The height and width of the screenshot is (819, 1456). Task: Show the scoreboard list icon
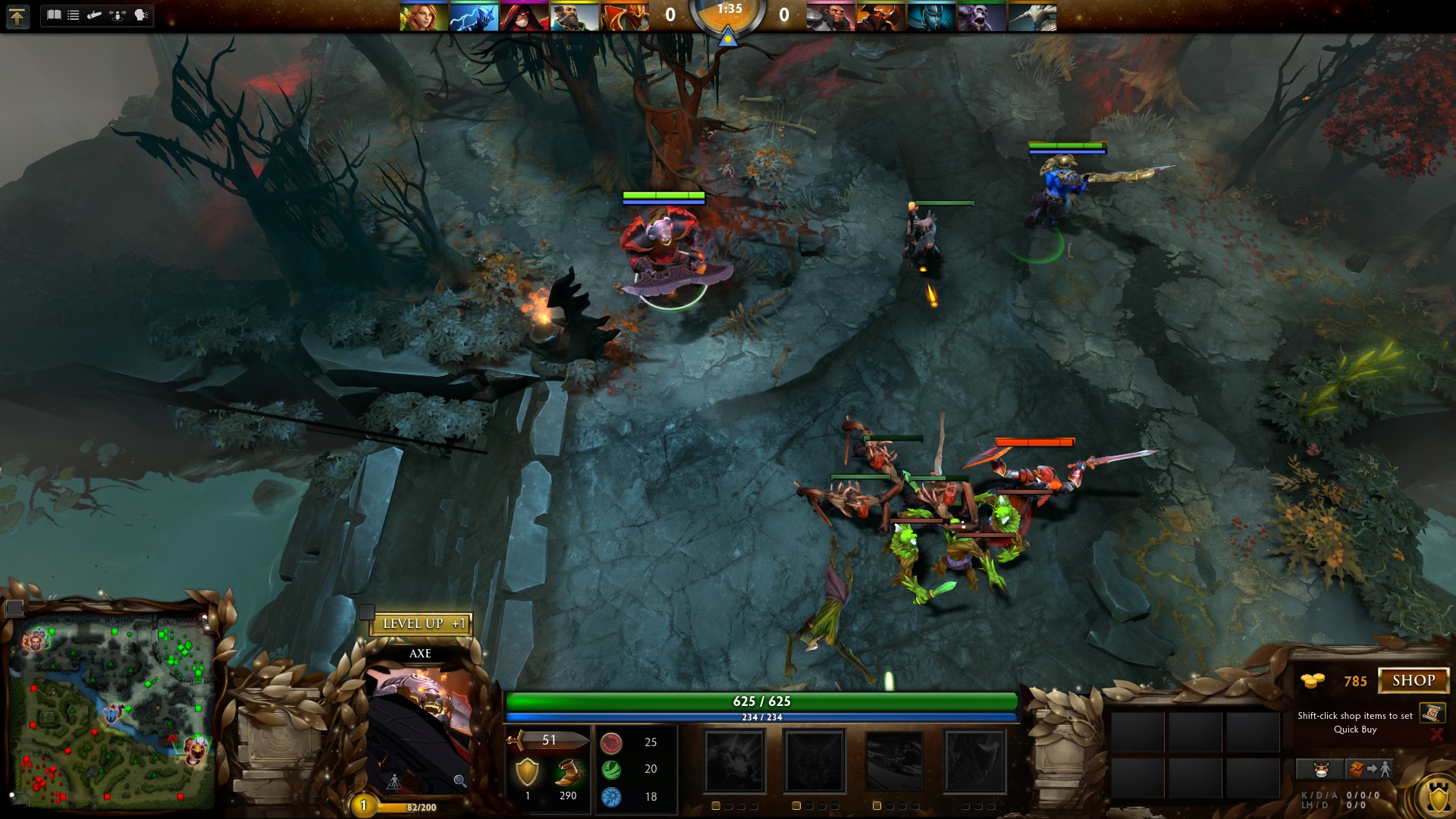coord(74,15)
